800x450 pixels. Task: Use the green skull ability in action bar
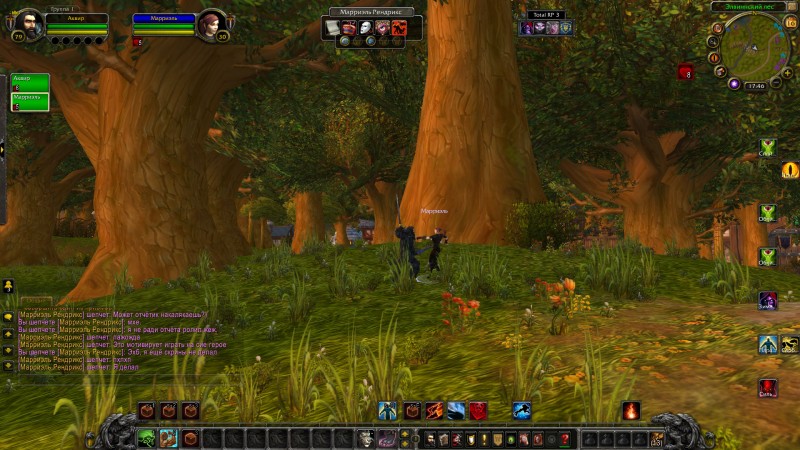click(x=147, y=438)
